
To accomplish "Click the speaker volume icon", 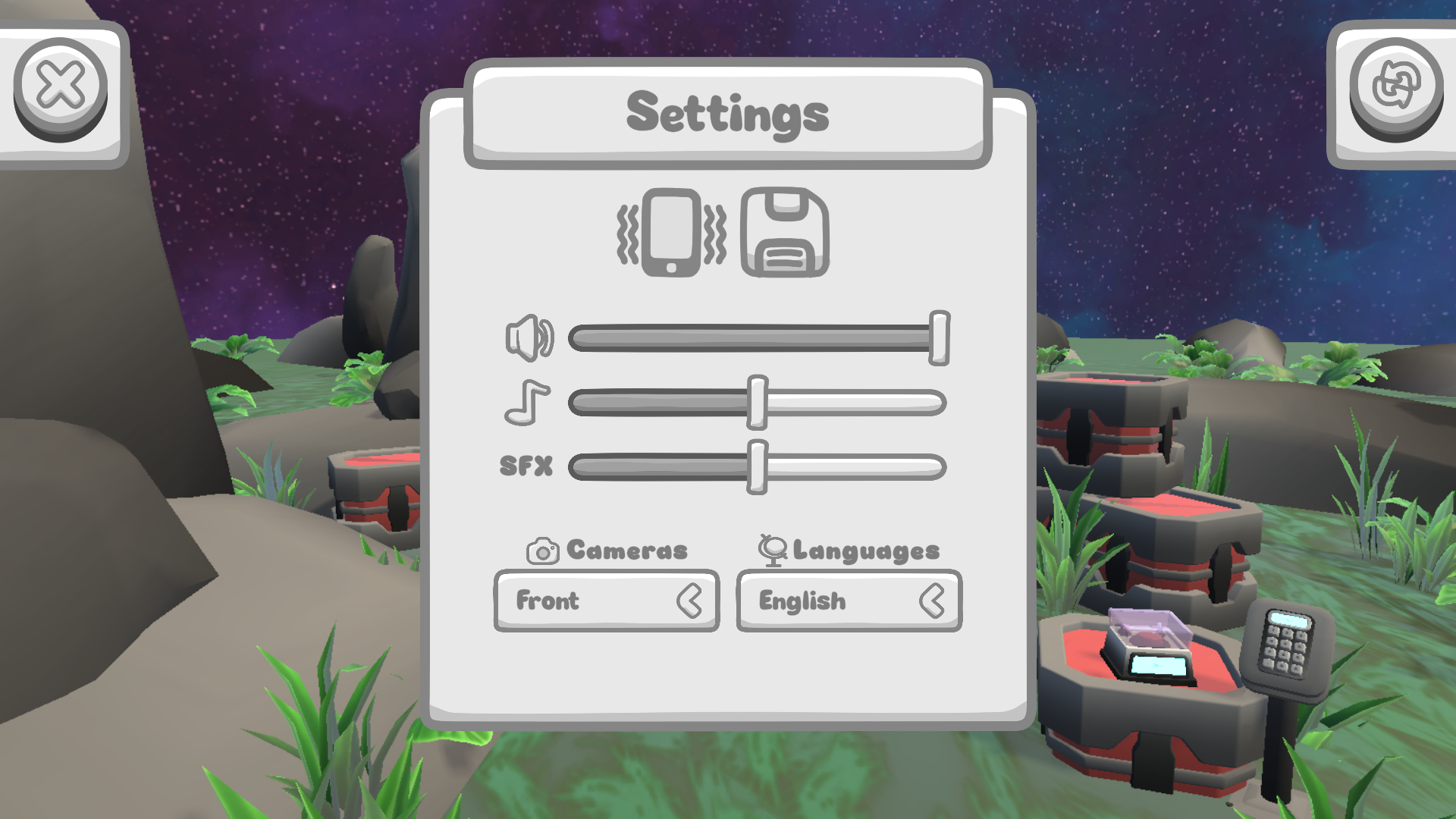I will [529, 336].
